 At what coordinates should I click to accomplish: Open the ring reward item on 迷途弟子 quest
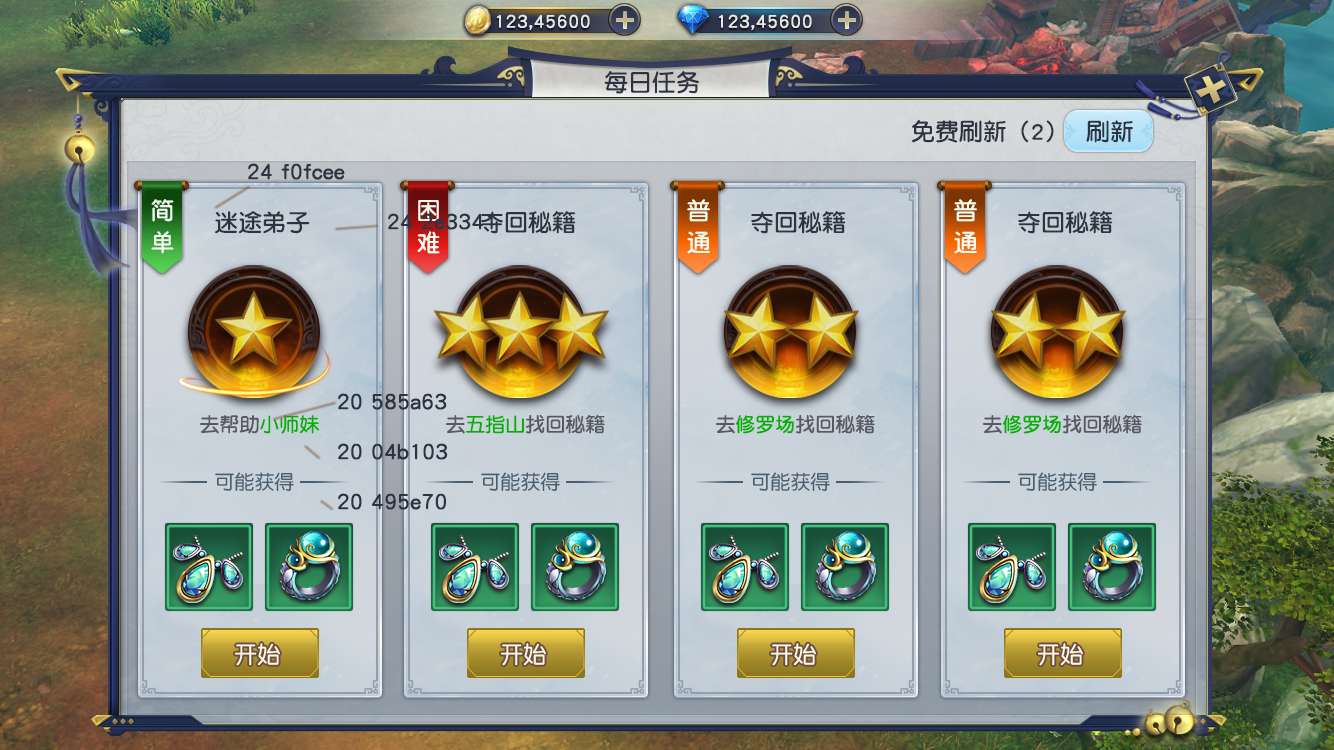click(x=310, y=567)
